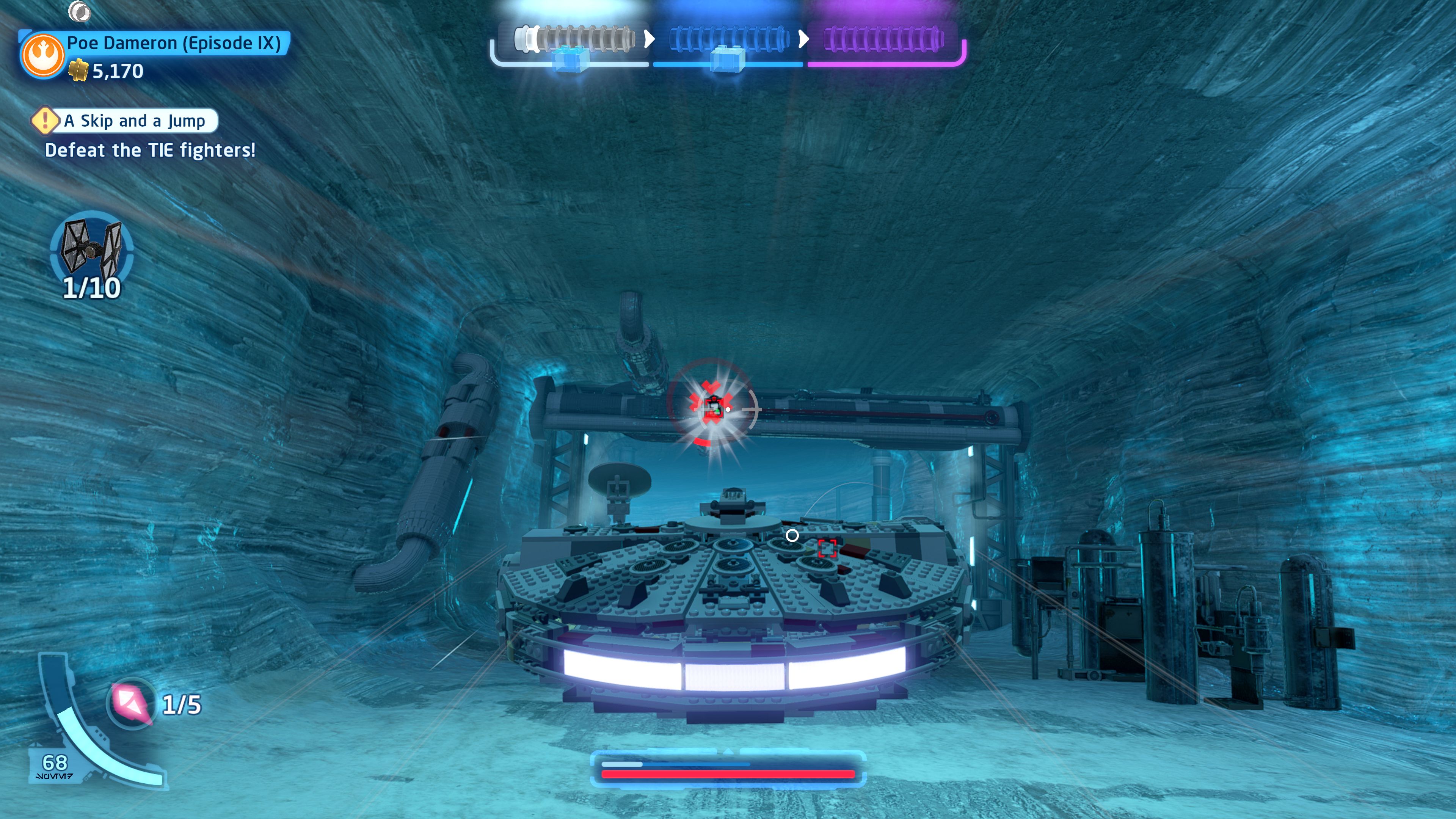Select the TIE fighter objective counter icon

coord(91,248)
